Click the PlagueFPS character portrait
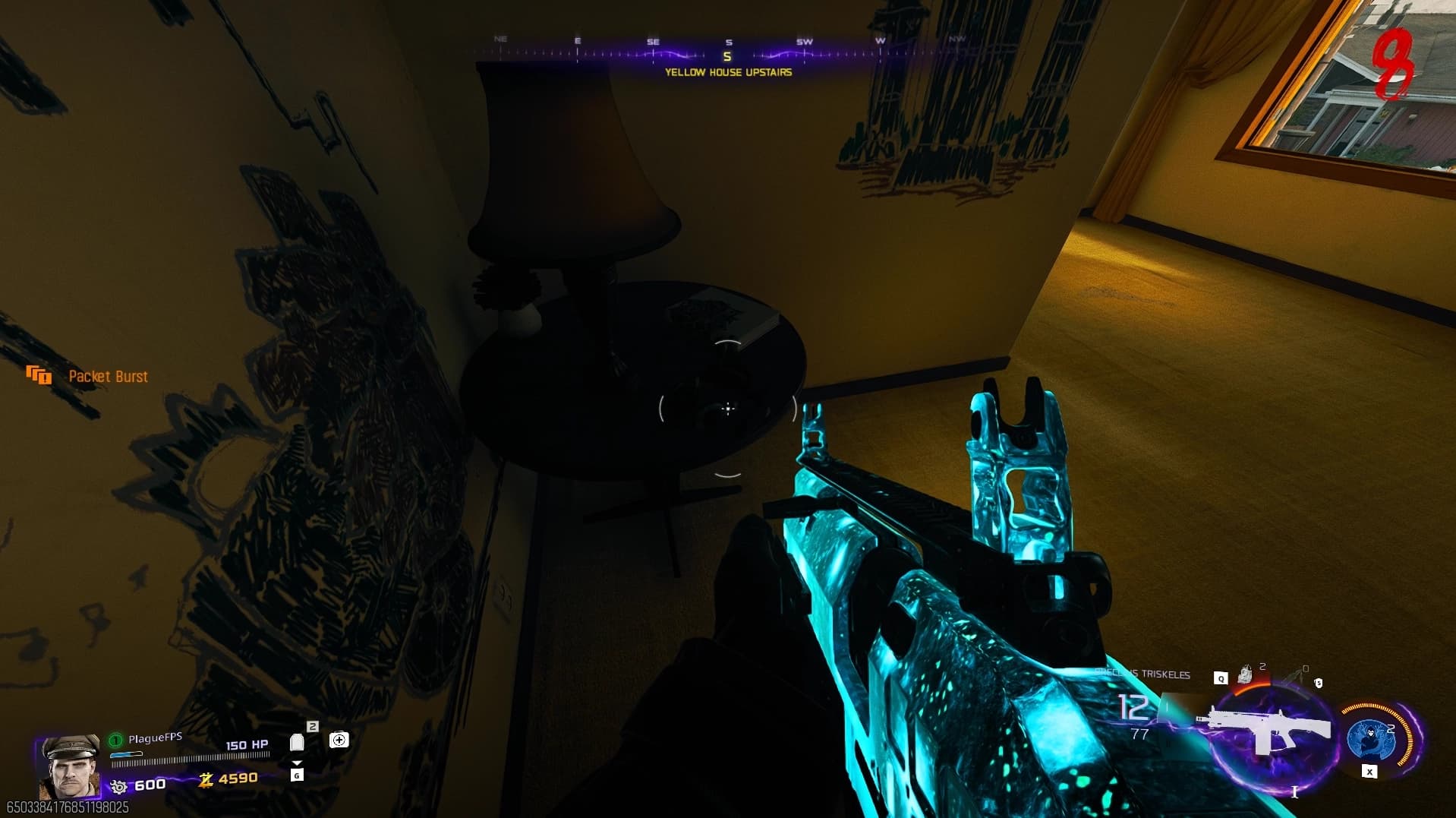1456x818 pixels. pos(69,766)
